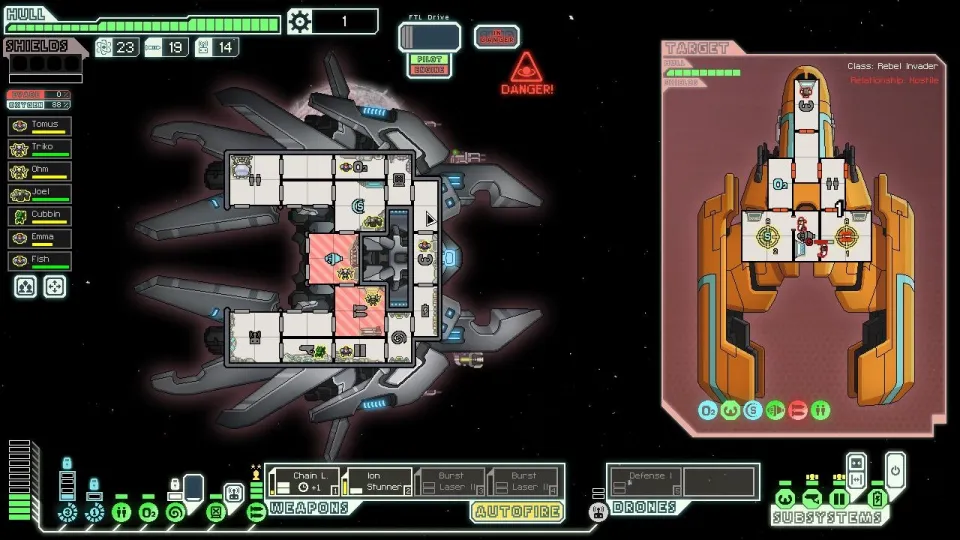Select crew member Triko
Image resolution: width=960 pixels, height=540 pixels.
40,148
